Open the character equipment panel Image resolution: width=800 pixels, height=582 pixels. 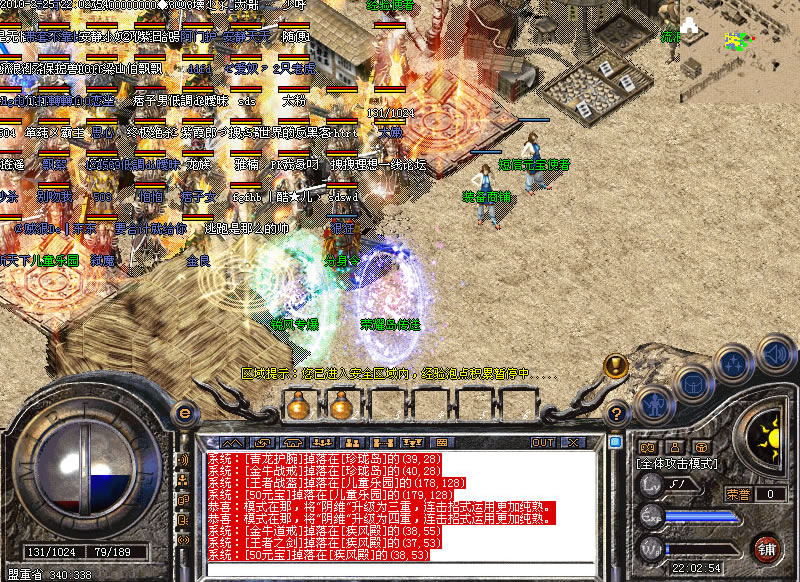pyautogui.click(x=653, y=405)
